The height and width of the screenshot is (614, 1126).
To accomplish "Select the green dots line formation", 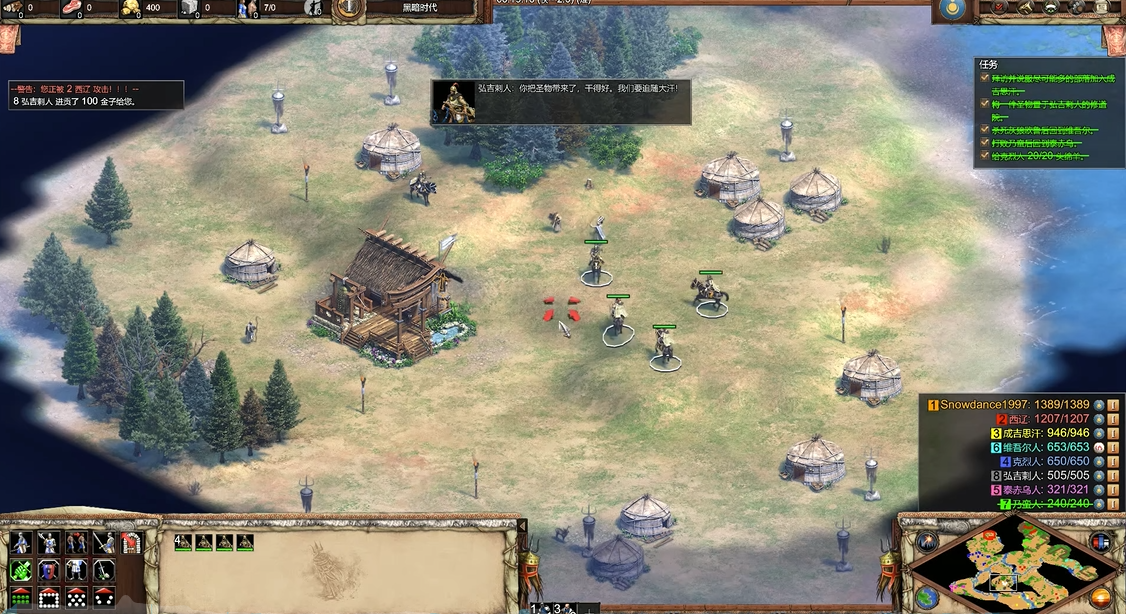I will [x=20, y=598].
